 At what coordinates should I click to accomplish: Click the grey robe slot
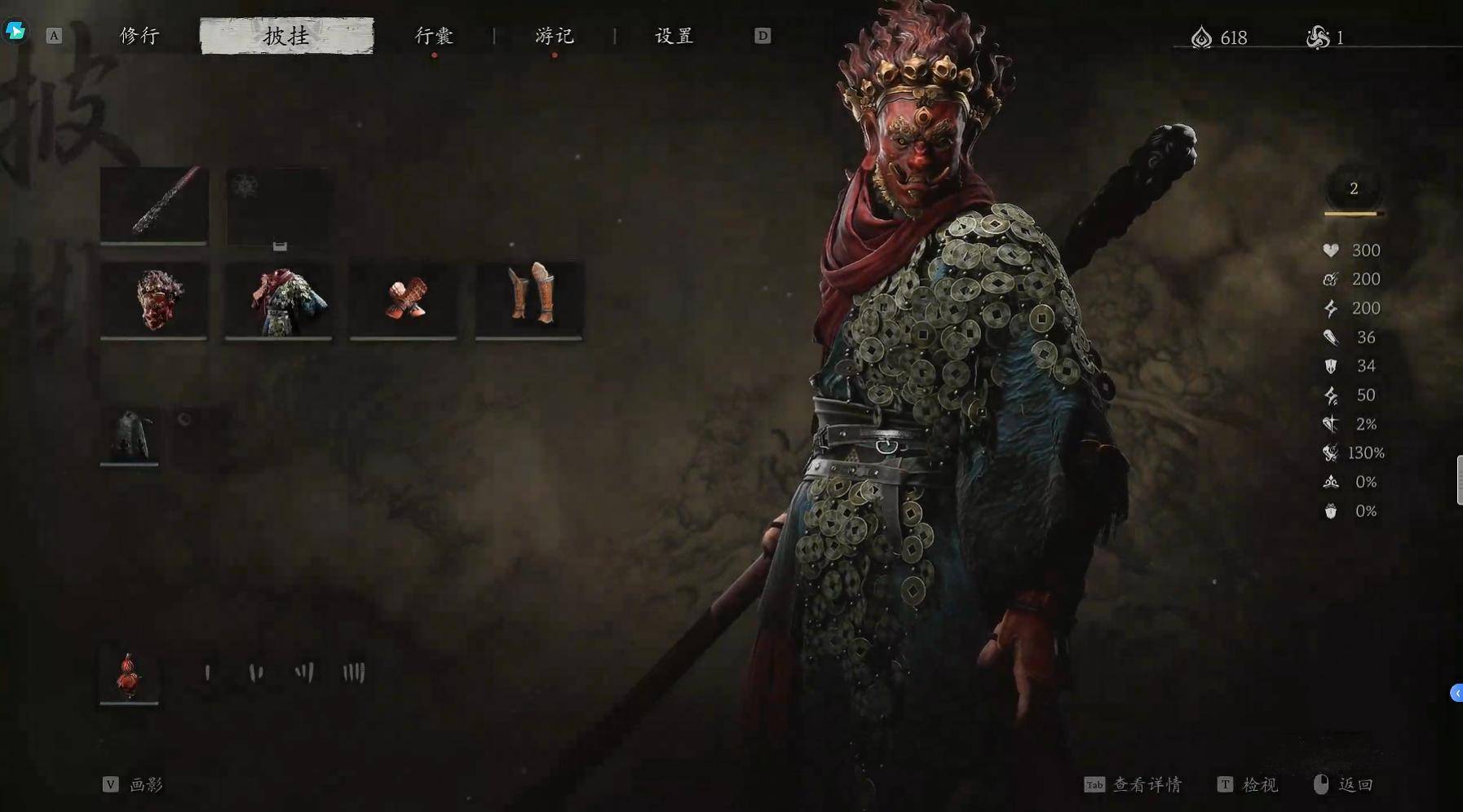click(130, 436)
